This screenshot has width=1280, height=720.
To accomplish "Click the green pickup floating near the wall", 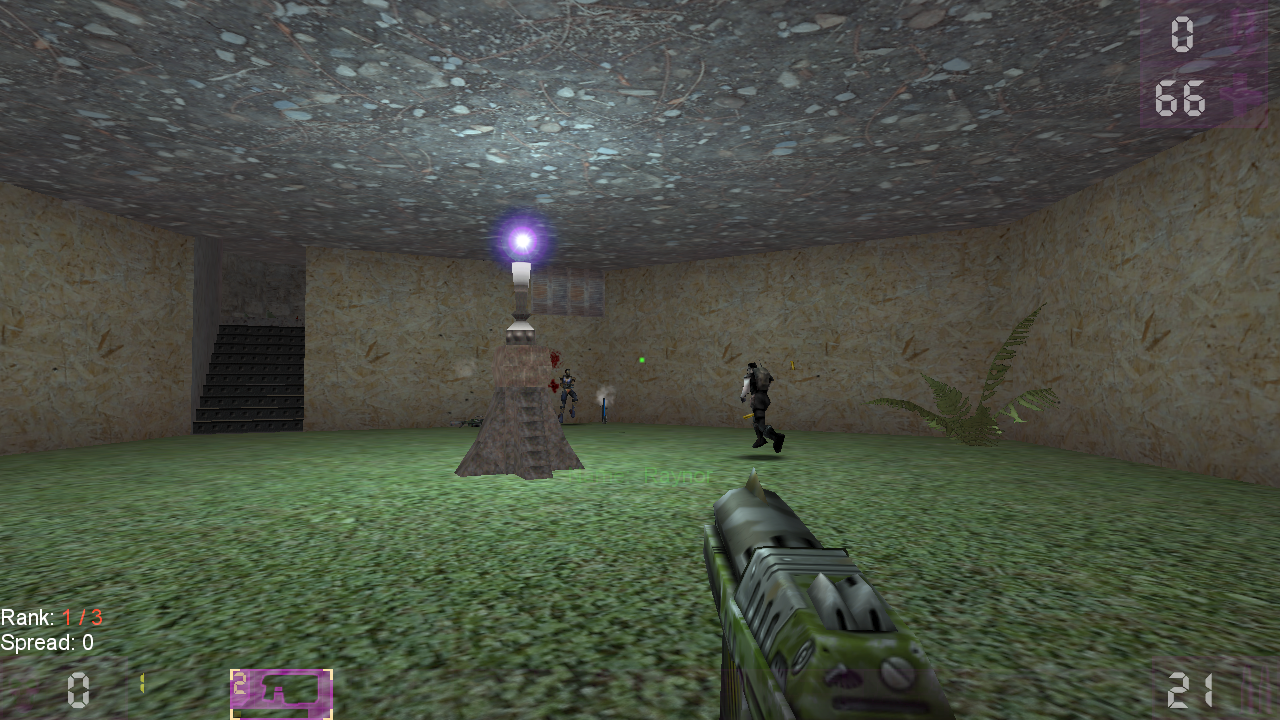I will [642, 360].
